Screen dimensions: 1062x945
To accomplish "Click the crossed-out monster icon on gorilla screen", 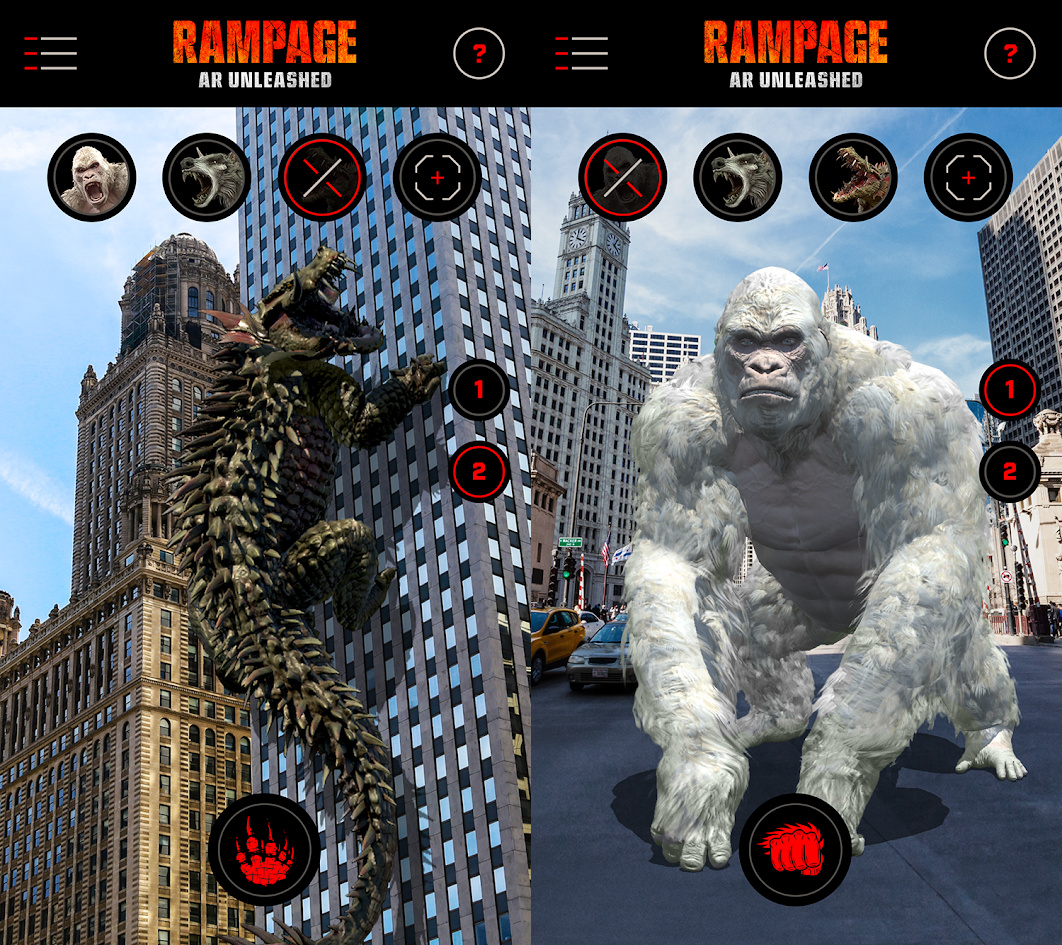I will pyautogui.click(x=622, y=178).
